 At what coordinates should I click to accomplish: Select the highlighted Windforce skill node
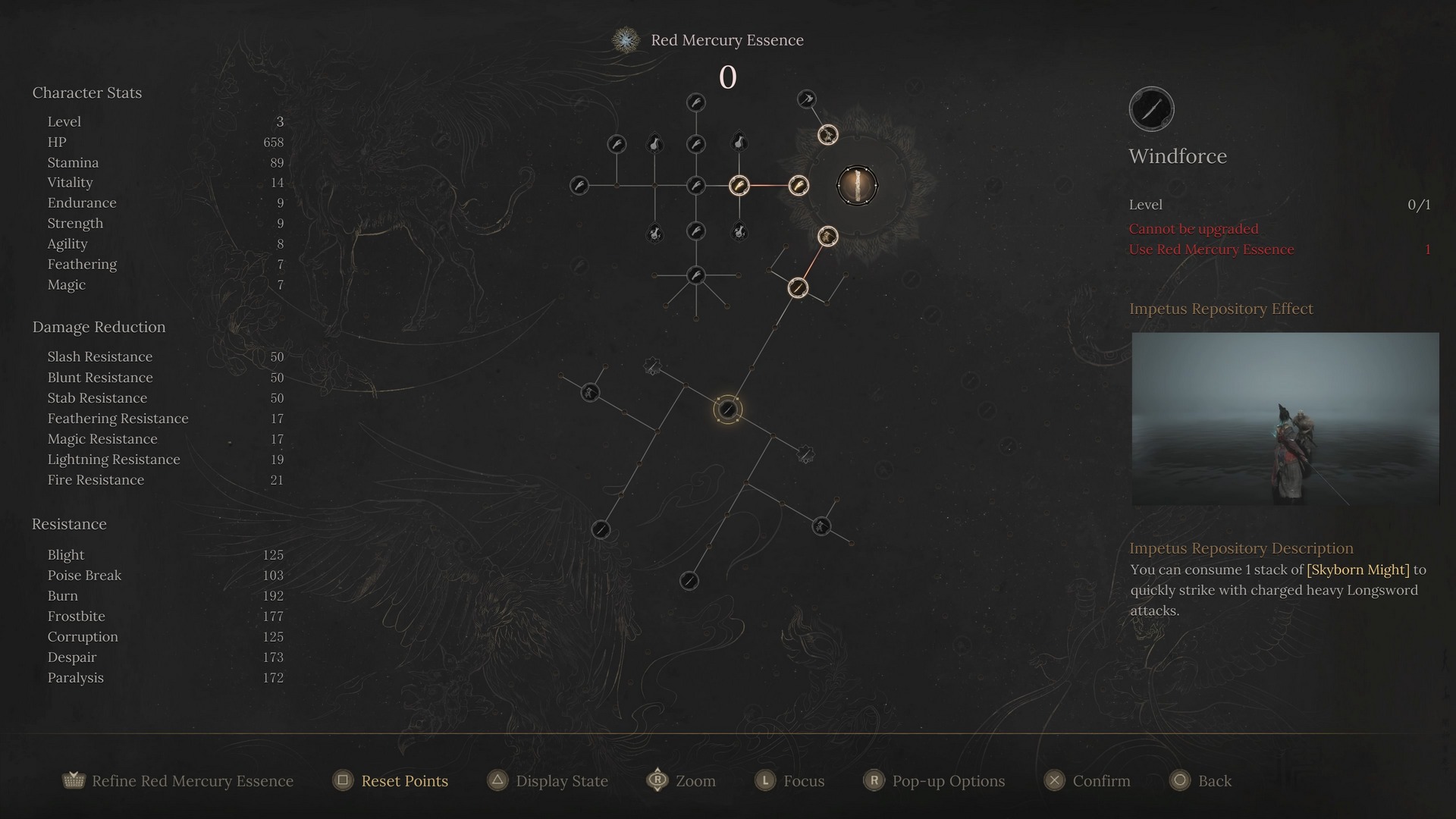pos(727,409)
